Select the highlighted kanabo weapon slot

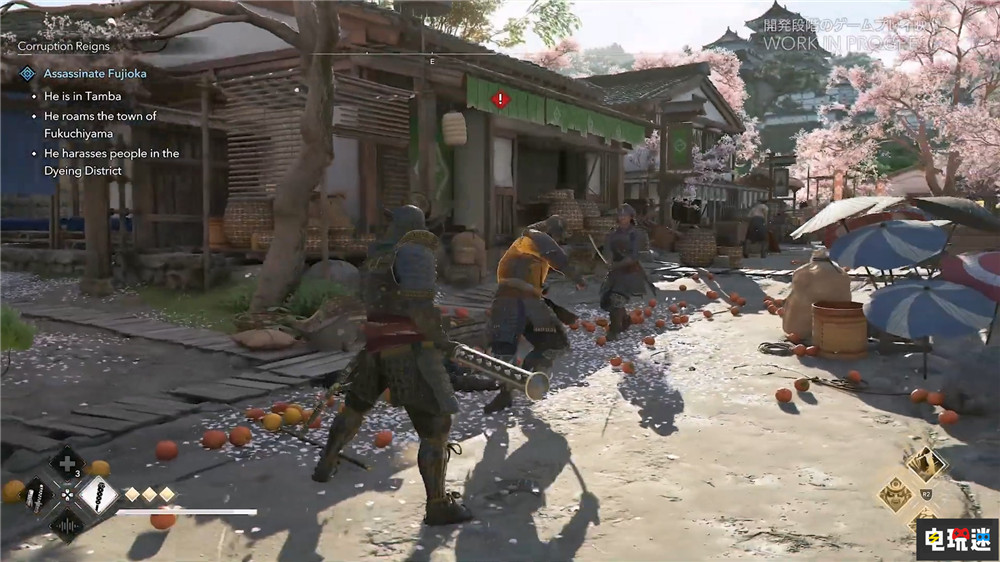point(98,495)
